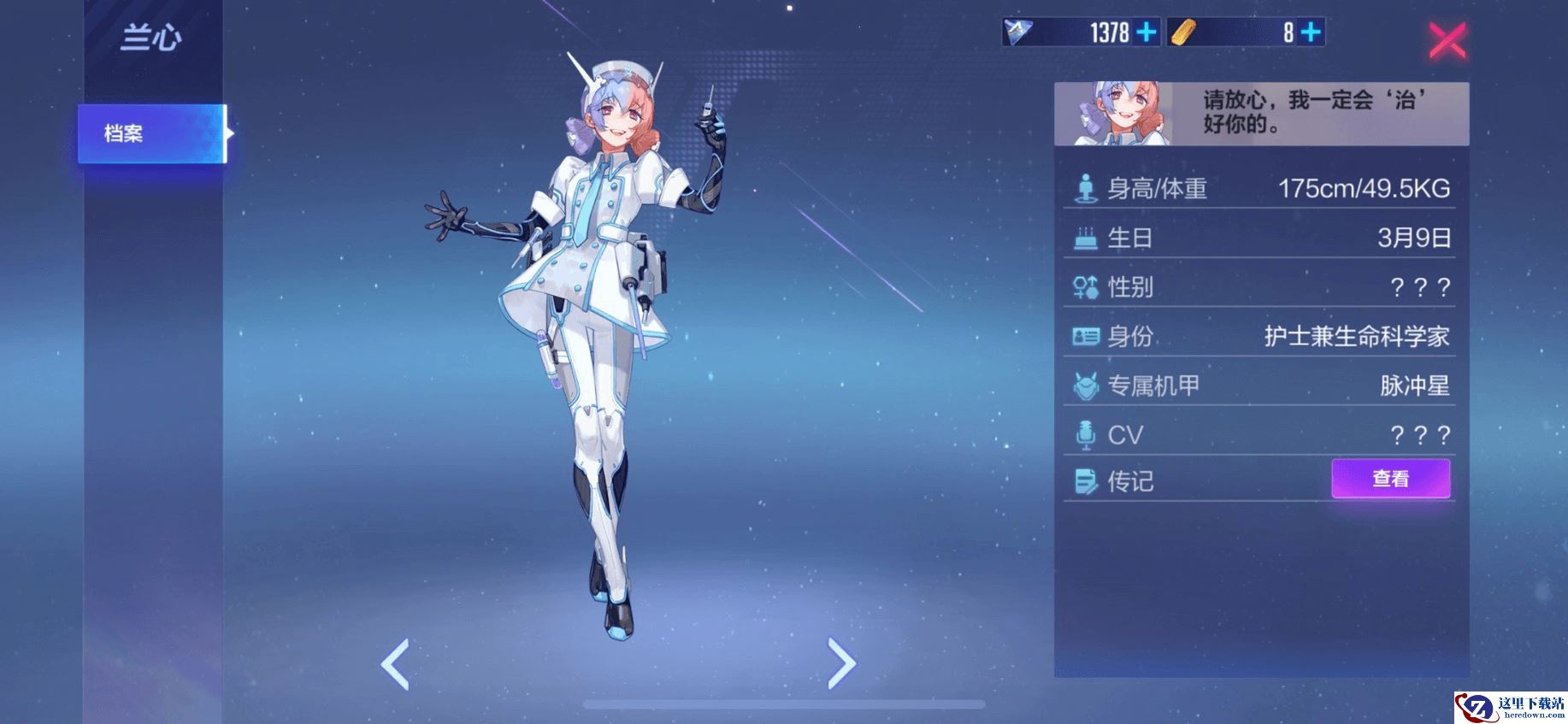Add more diamond currency
This screenshot has height=724, width=1568.
click(x=1146, y=32)
